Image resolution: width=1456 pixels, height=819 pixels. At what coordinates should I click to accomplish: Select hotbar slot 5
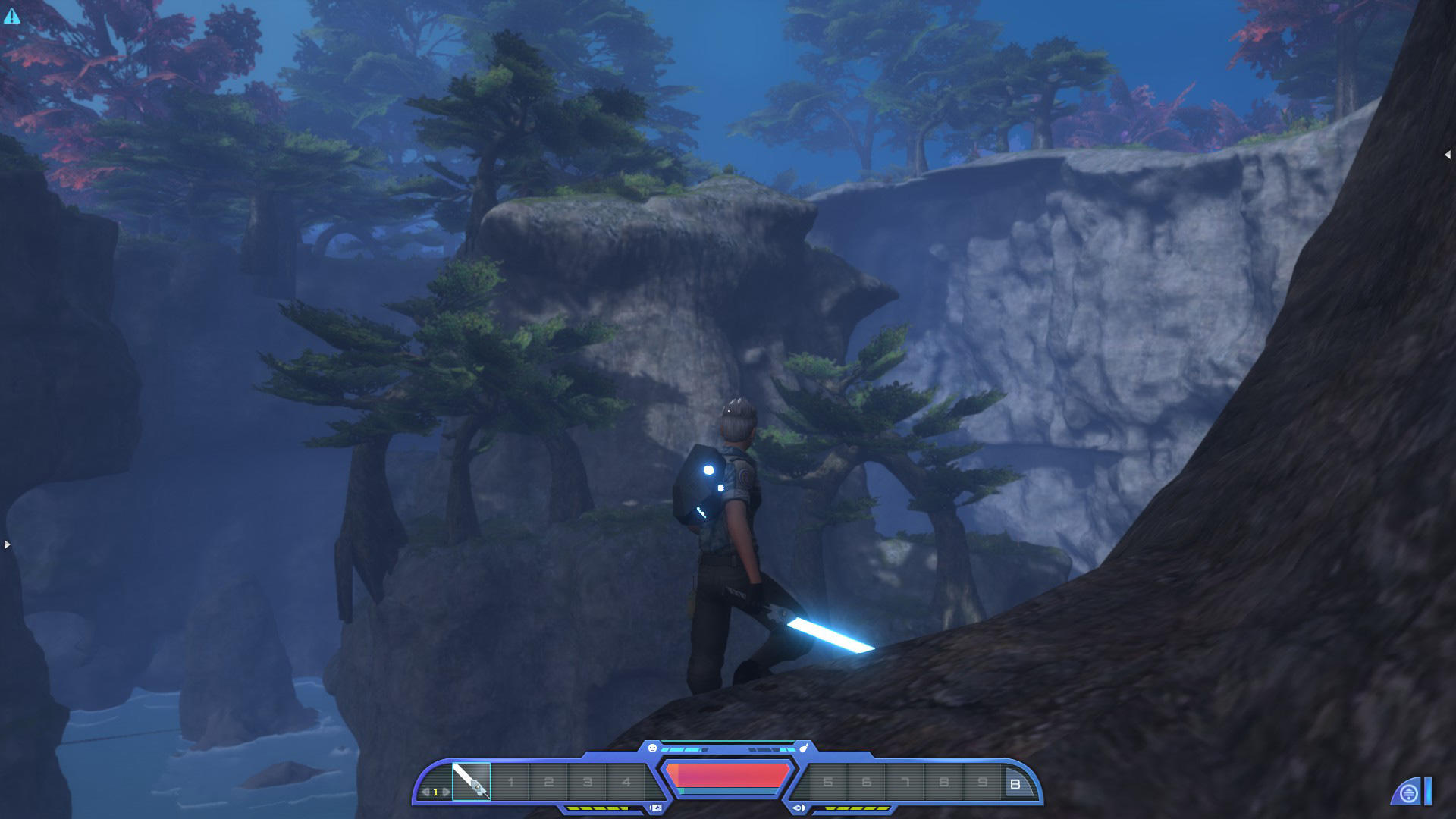pyautogui.click(x=827, y=783)
